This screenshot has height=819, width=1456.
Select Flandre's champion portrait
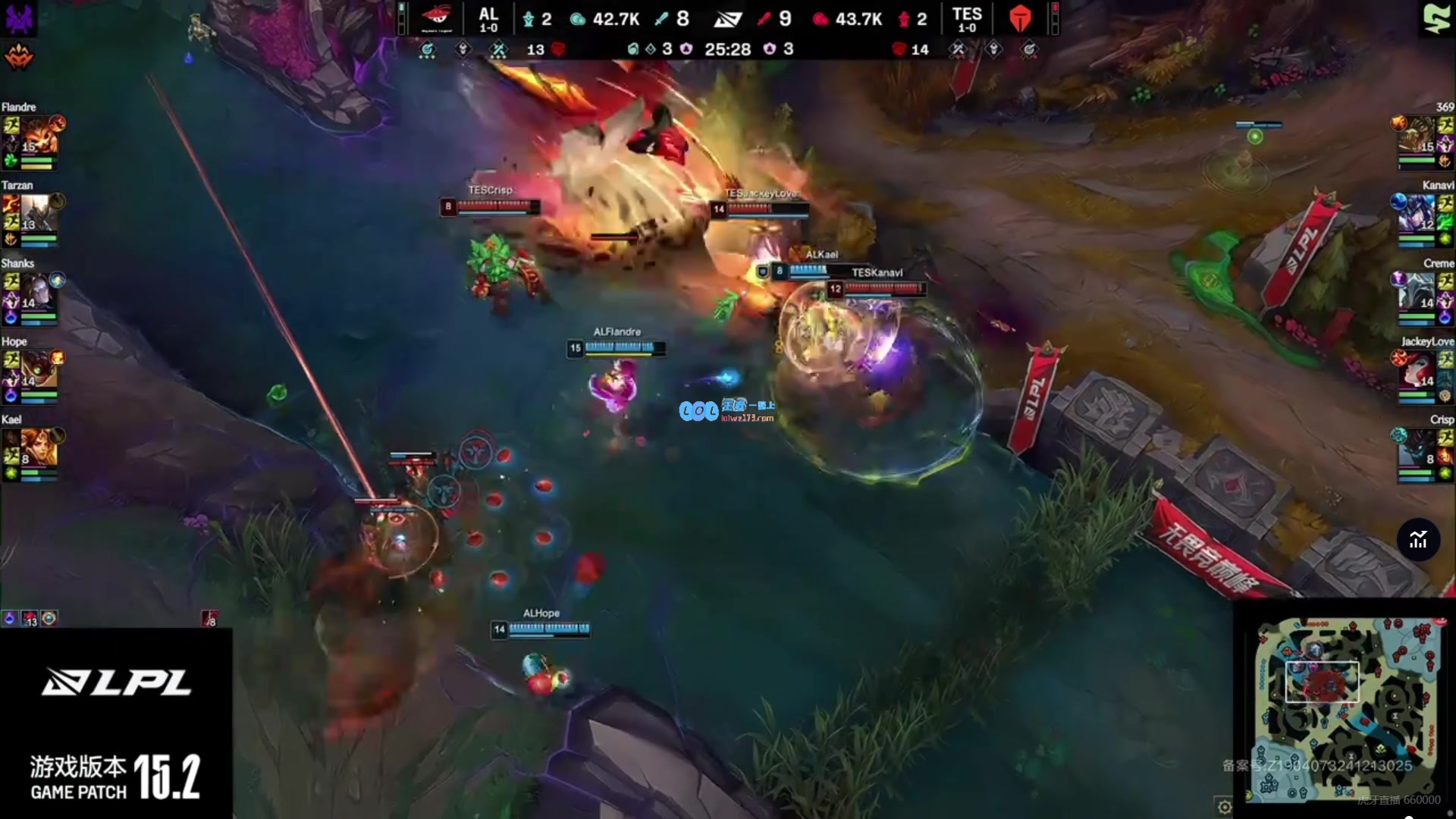tap(35, 136)
